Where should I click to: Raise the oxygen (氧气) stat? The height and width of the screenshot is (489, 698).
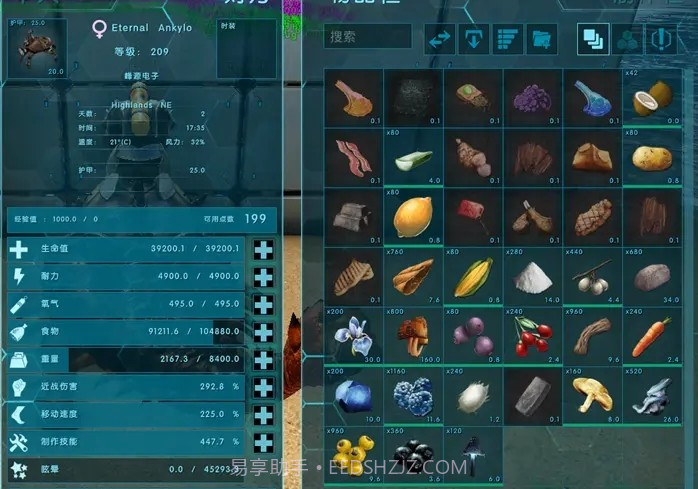click(x=264, y=304)
